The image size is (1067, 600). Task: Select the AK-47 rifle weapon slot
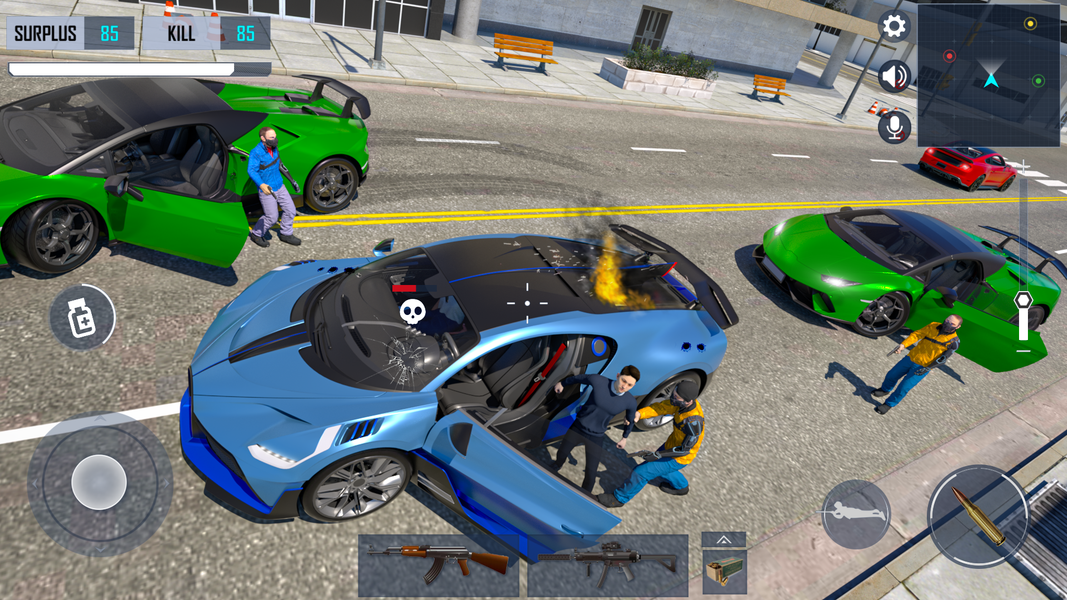coord(438,565)
